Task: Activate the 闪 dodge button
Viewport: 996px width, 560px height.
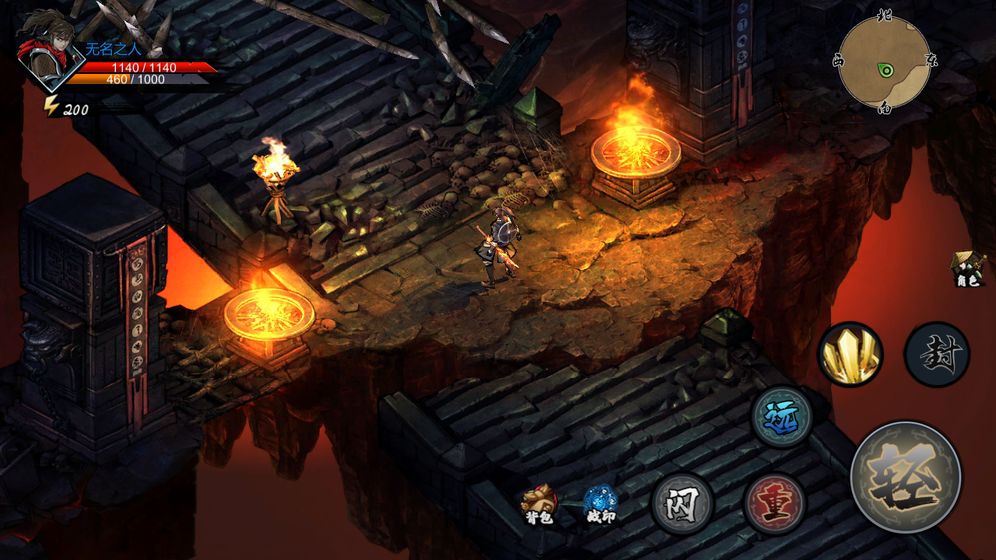Action: (683, 501)
